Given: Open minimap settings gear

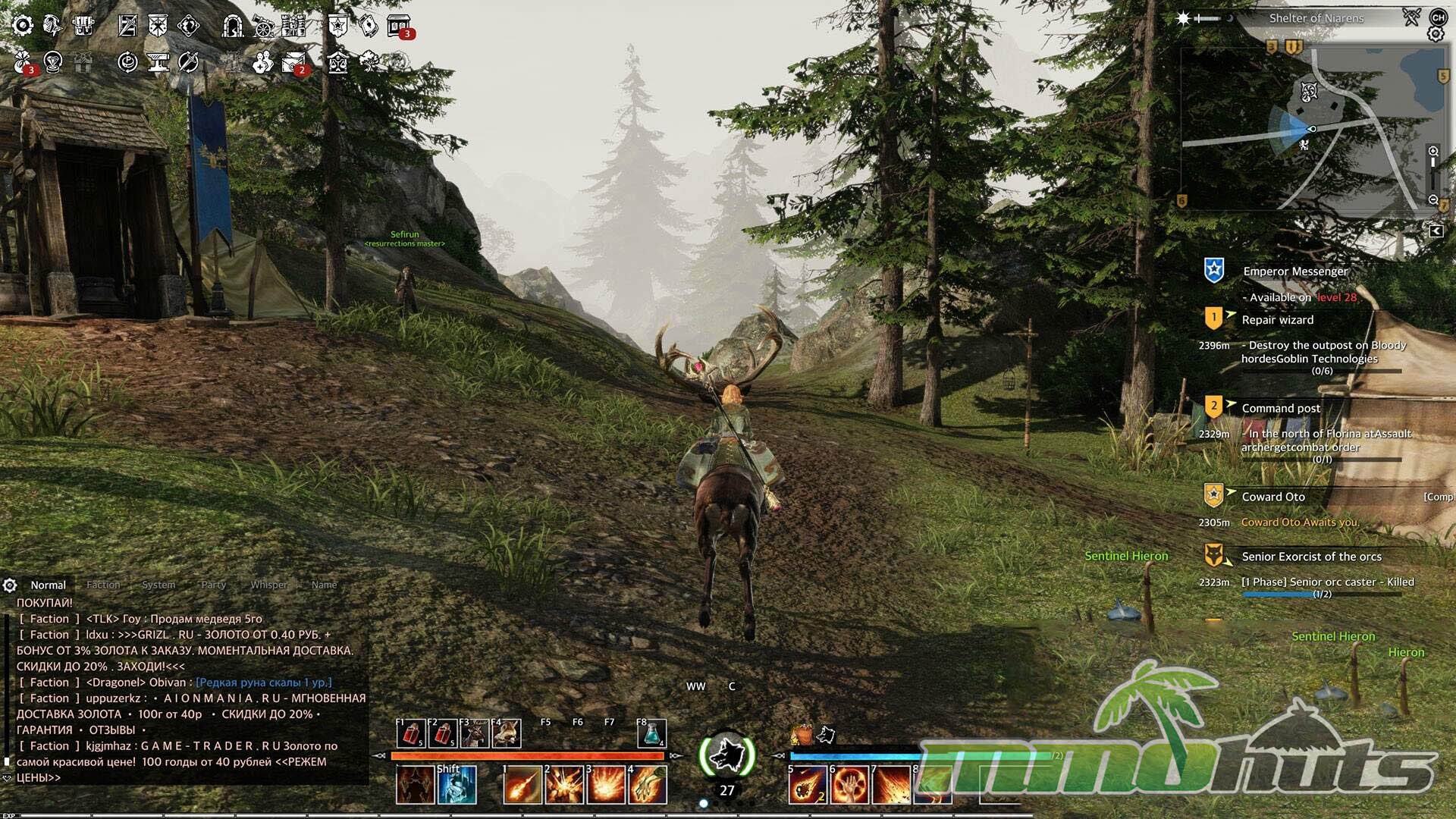Looking at the screenshot, I should coord(1435,34).
